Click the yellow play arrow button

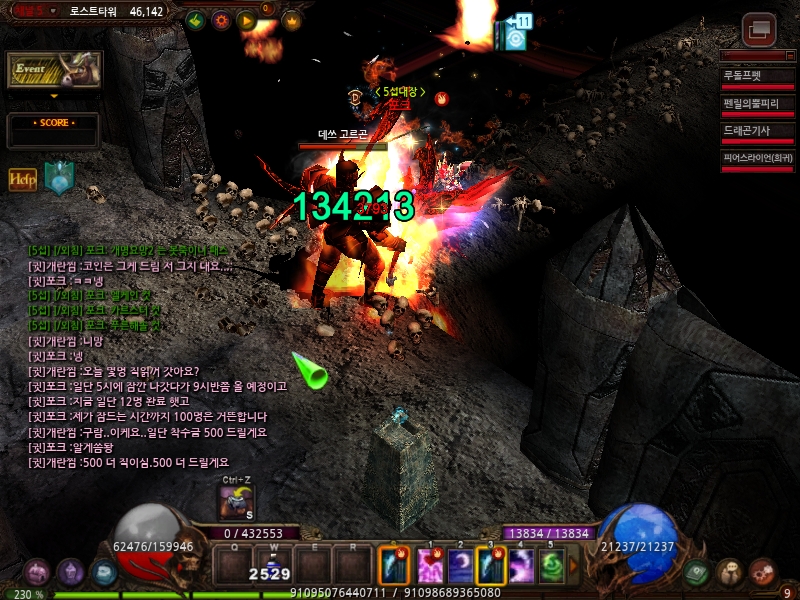(246, 20)
